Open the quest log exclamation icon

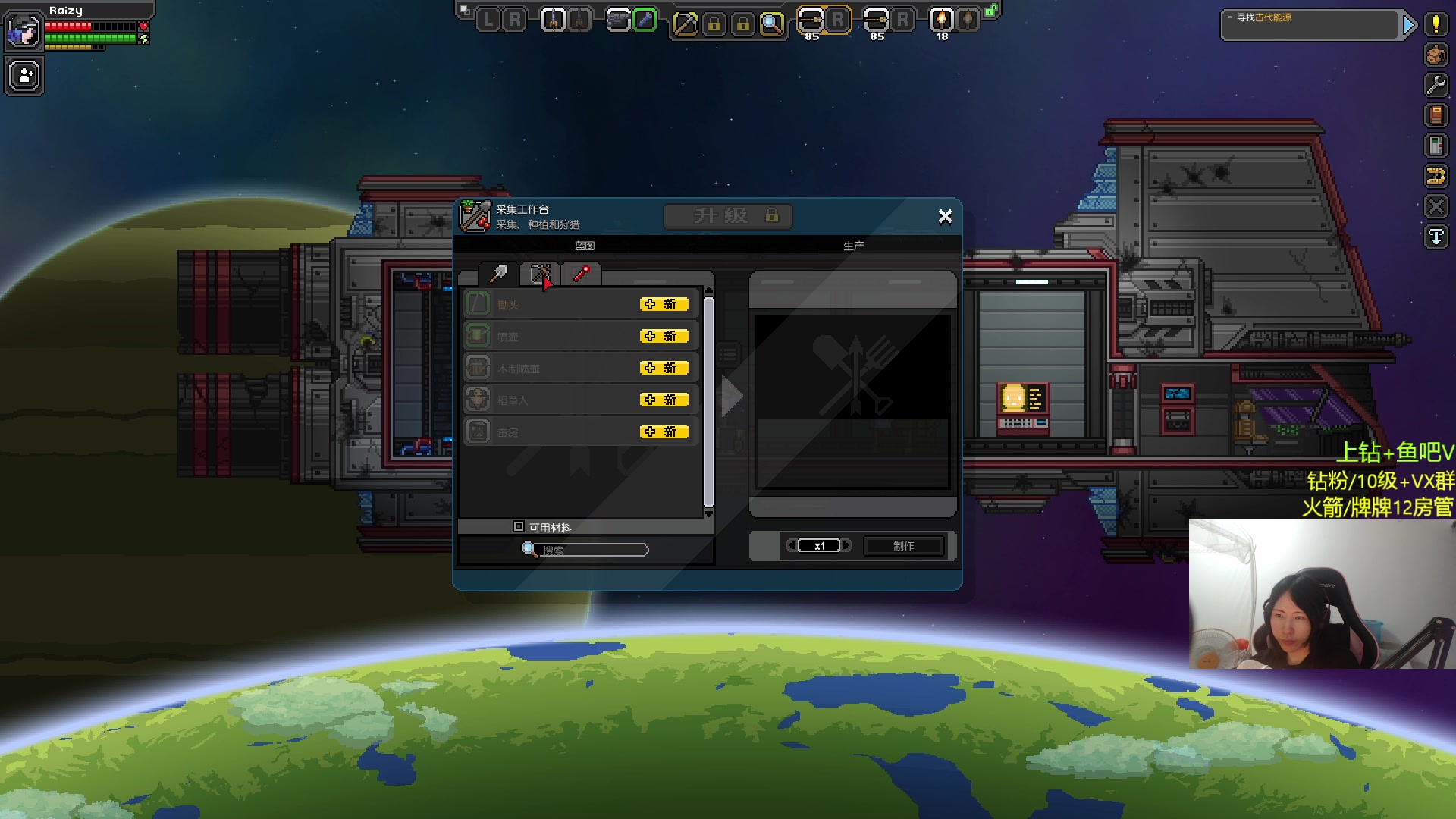[1436, 24]
